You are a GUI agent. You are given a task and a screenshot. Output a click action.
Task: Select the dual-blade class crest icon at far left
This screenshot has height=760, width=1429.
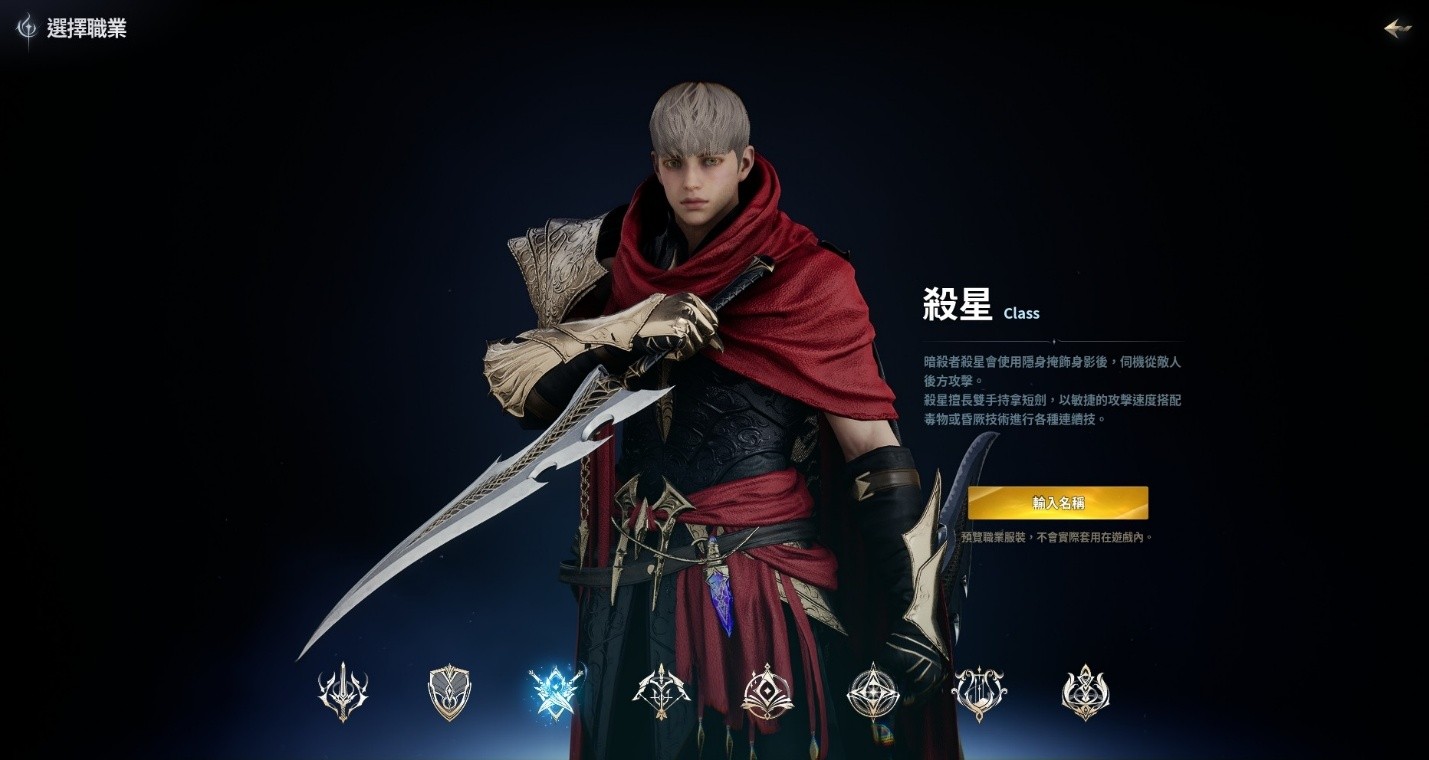343,690
